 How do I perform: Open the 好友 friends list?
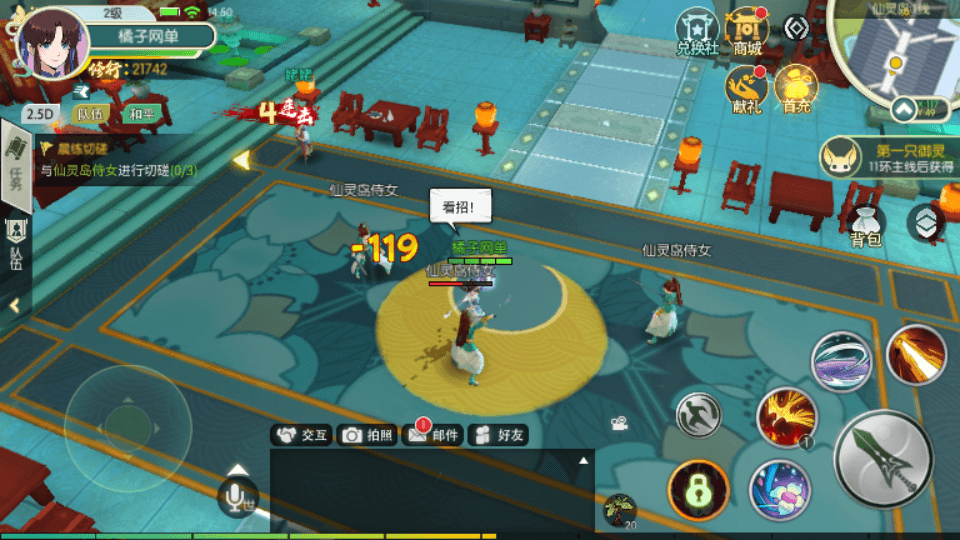click(498, 435)
